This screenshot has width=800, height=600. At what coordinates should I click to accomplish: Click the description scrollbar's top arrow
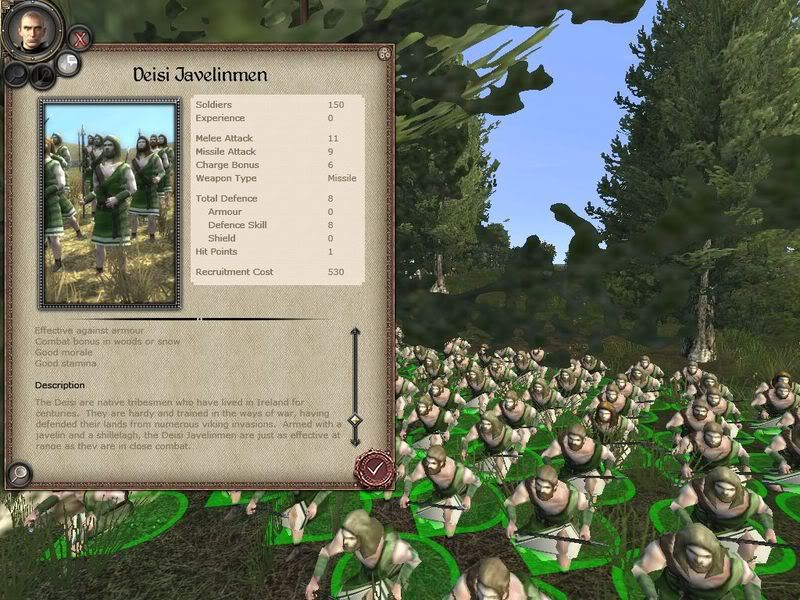pos(354,334)
